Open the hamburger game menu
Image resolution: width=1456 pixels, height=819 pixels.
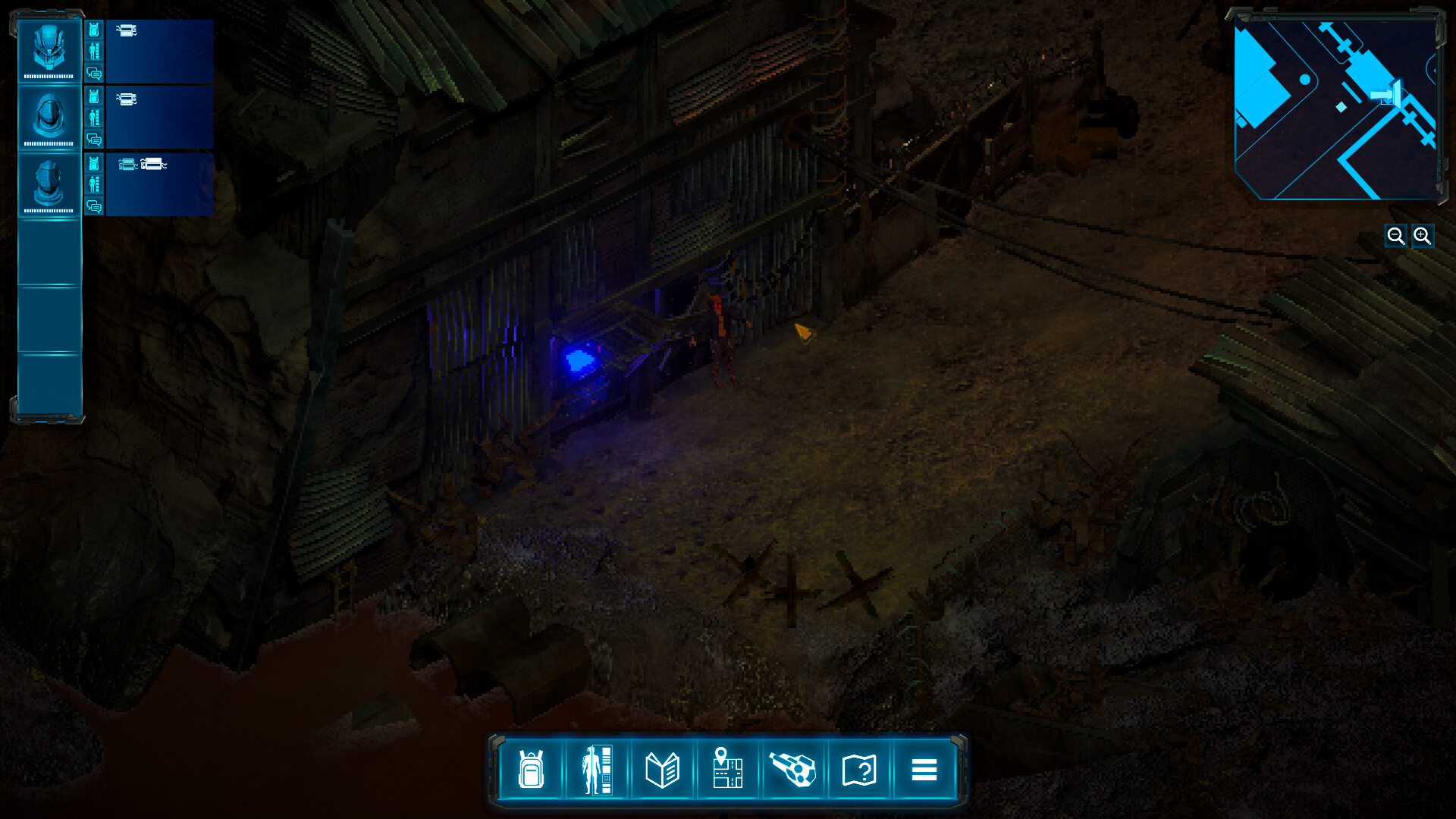click(925, 770)
